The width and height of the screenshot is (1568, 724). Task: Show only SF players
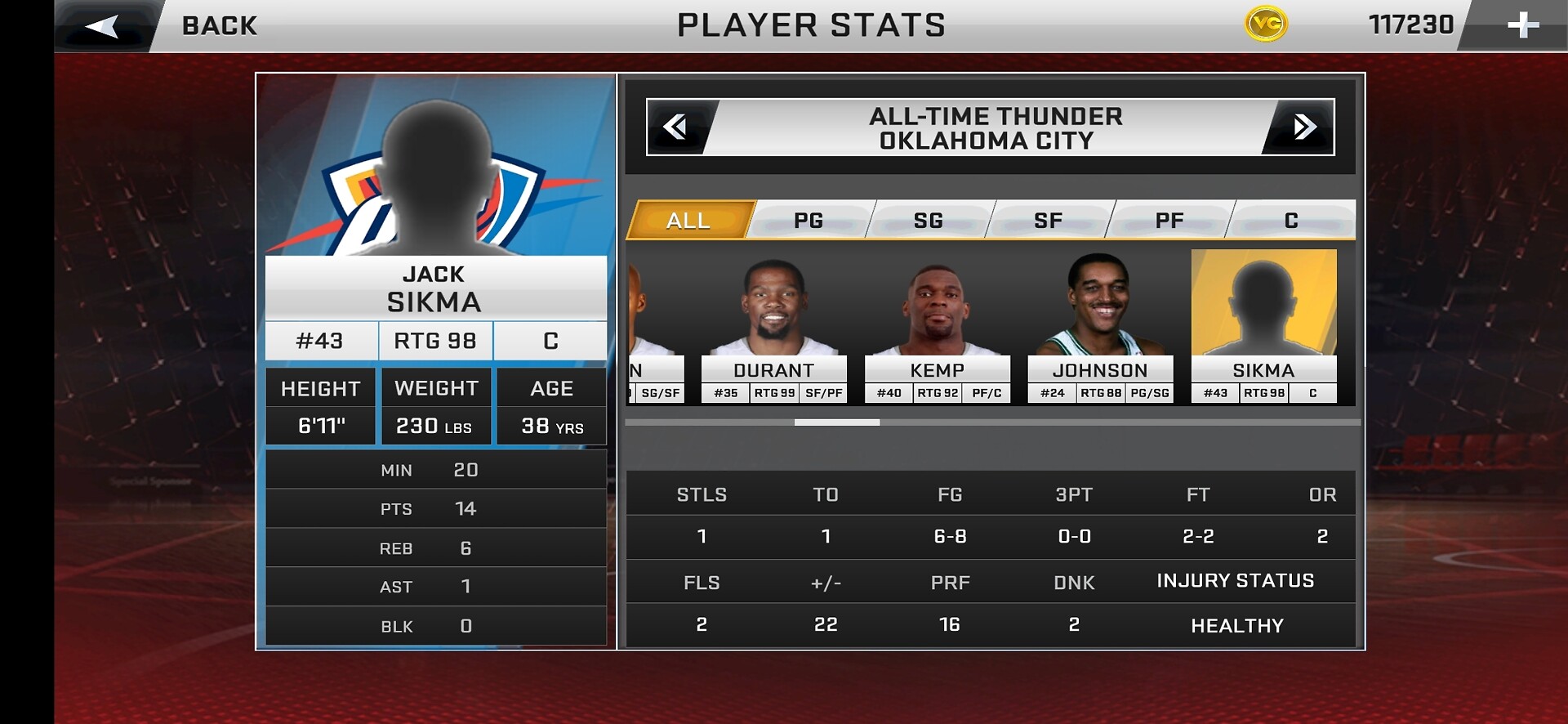click(x=1049, y=221)
